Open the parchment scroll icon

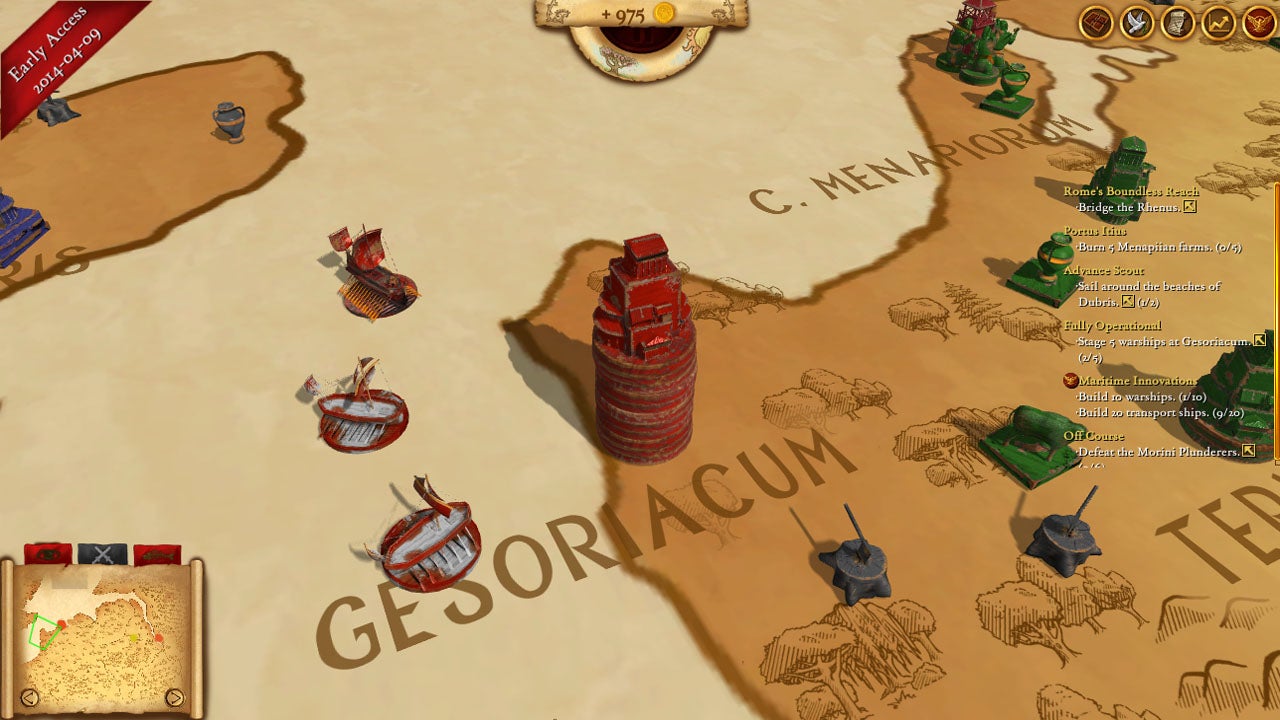[x=1178, y=22]
